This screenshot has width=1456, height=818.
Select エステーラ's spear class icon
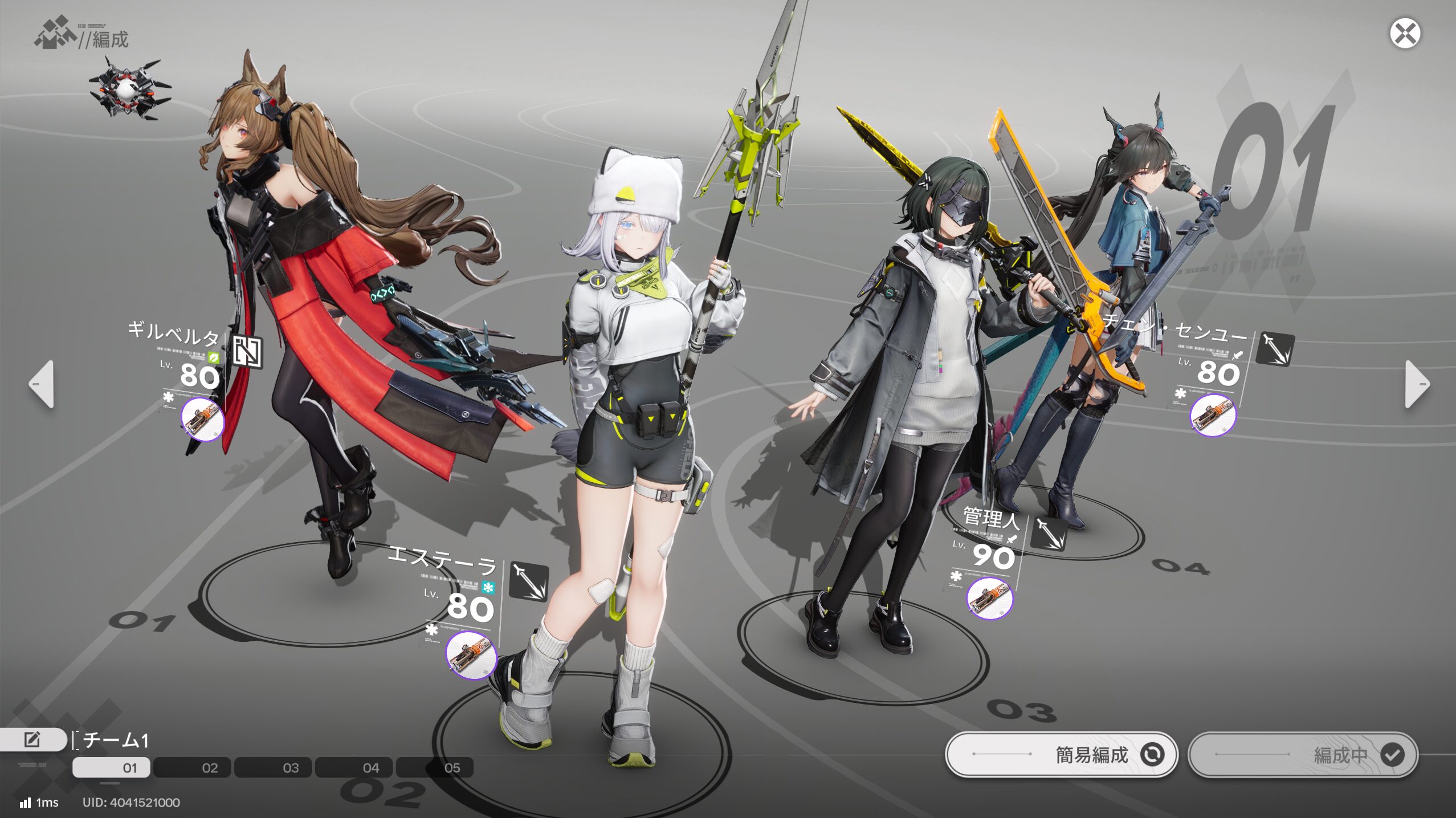(x=528, y=581)
